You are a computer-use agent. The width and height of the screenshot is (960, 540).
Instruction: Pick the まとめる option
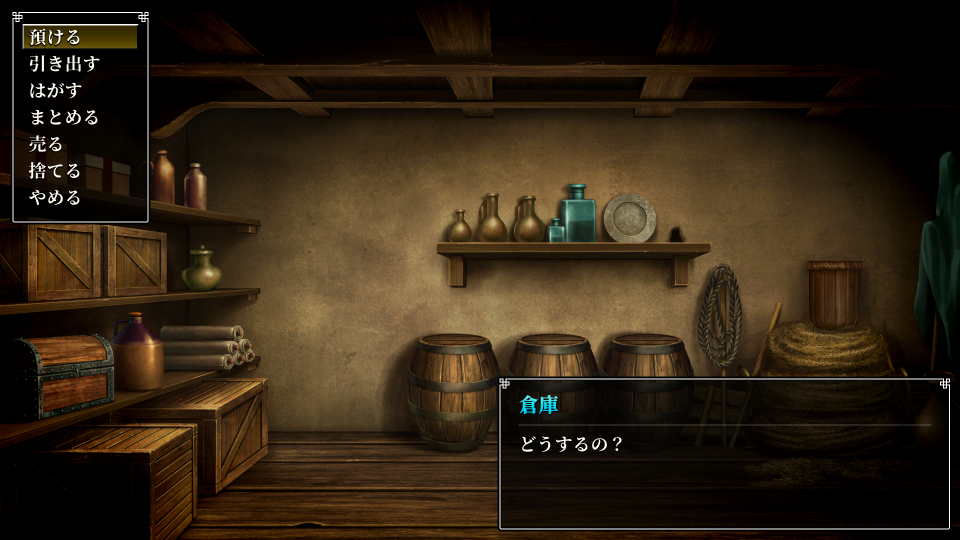[x=64, y=117]
